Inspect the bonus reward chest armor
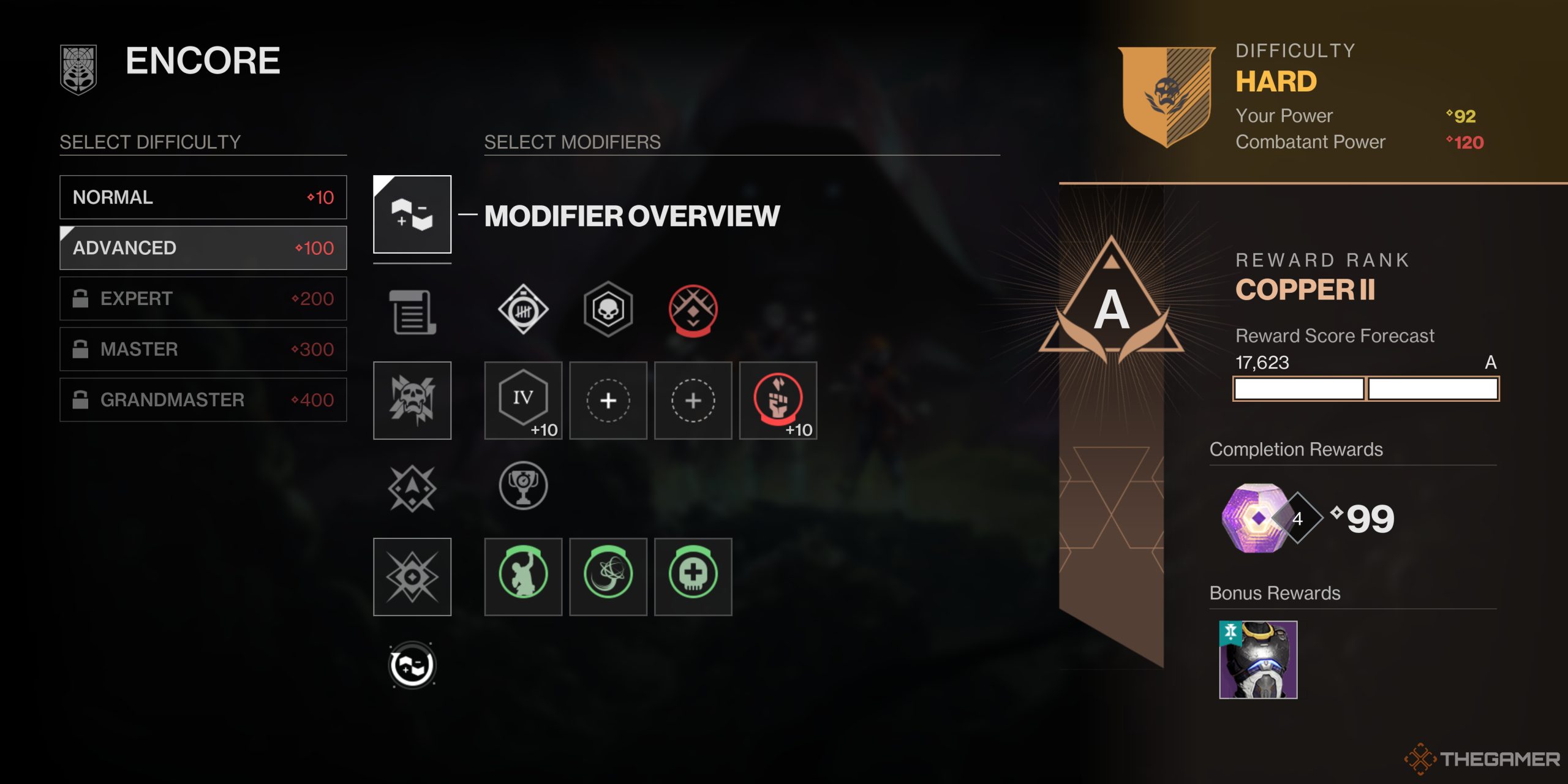 click(x=1258, y=660)
